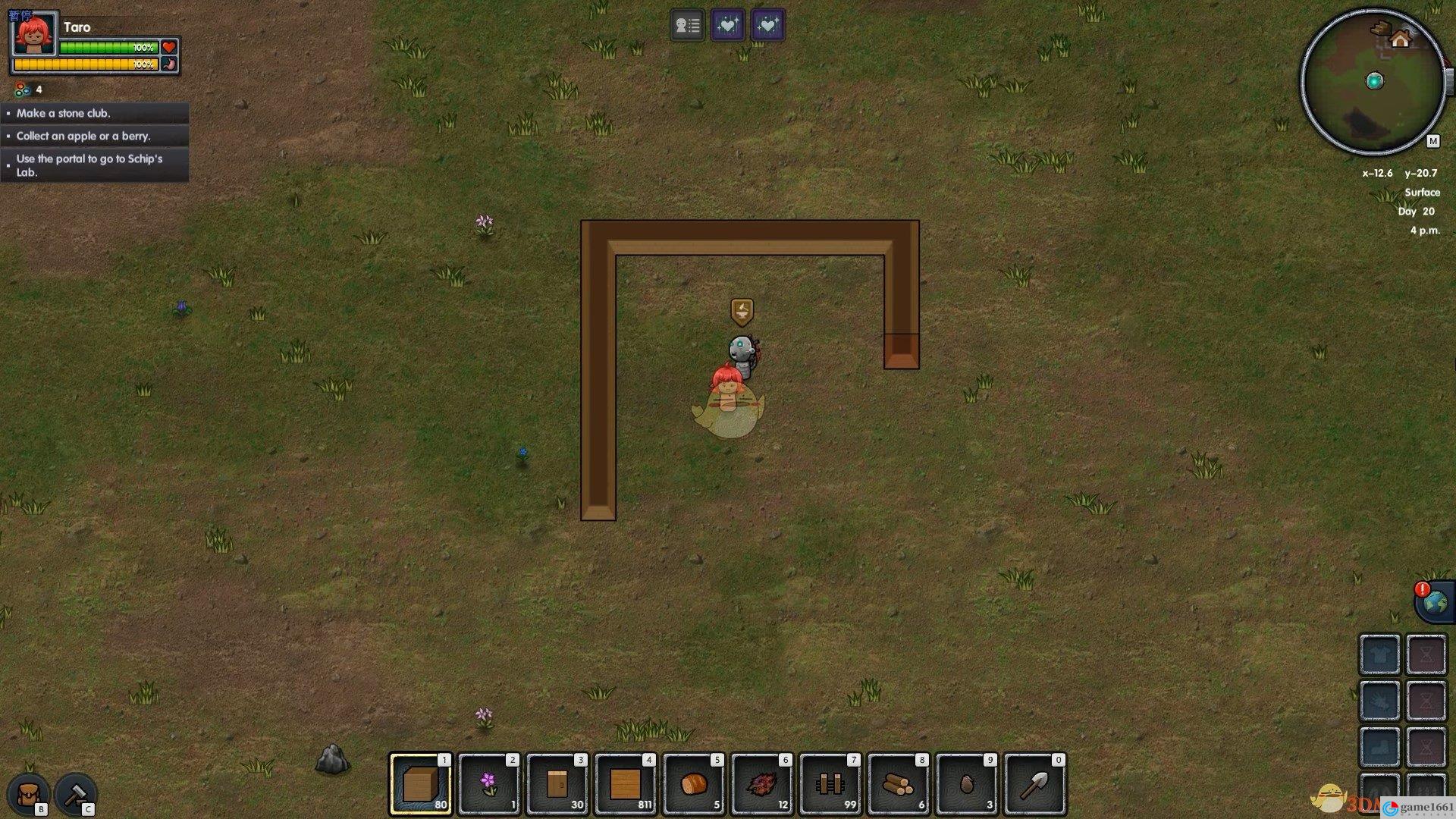Pick the bread loaf hotbar slot
Screen dimensions: 1456x819
pyautogui.click(x=694, y=784)
